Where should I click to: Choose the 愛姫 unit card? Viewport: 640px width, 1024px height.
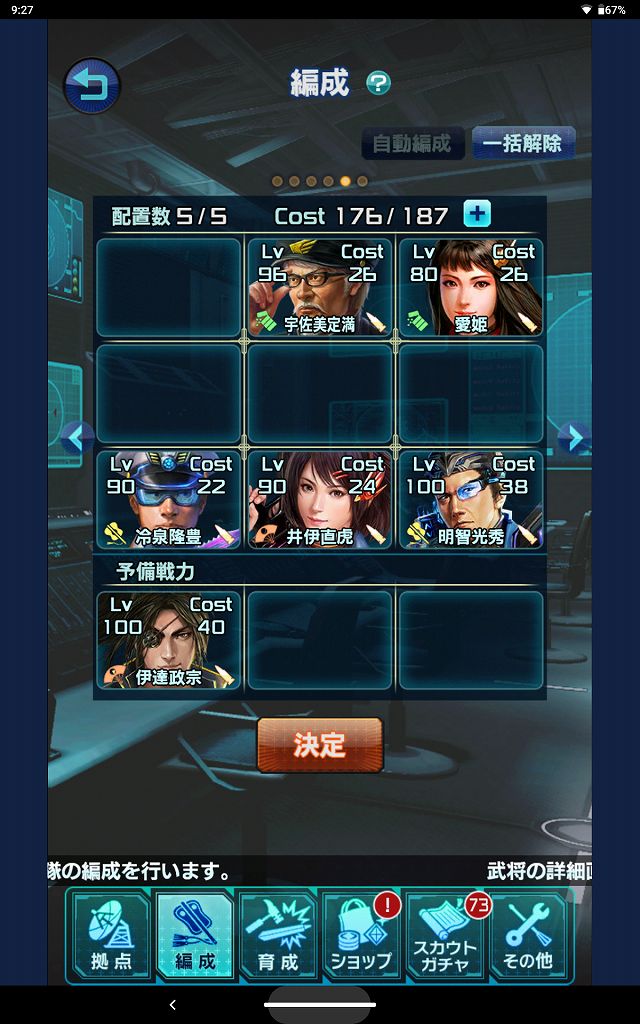(471, 287)
